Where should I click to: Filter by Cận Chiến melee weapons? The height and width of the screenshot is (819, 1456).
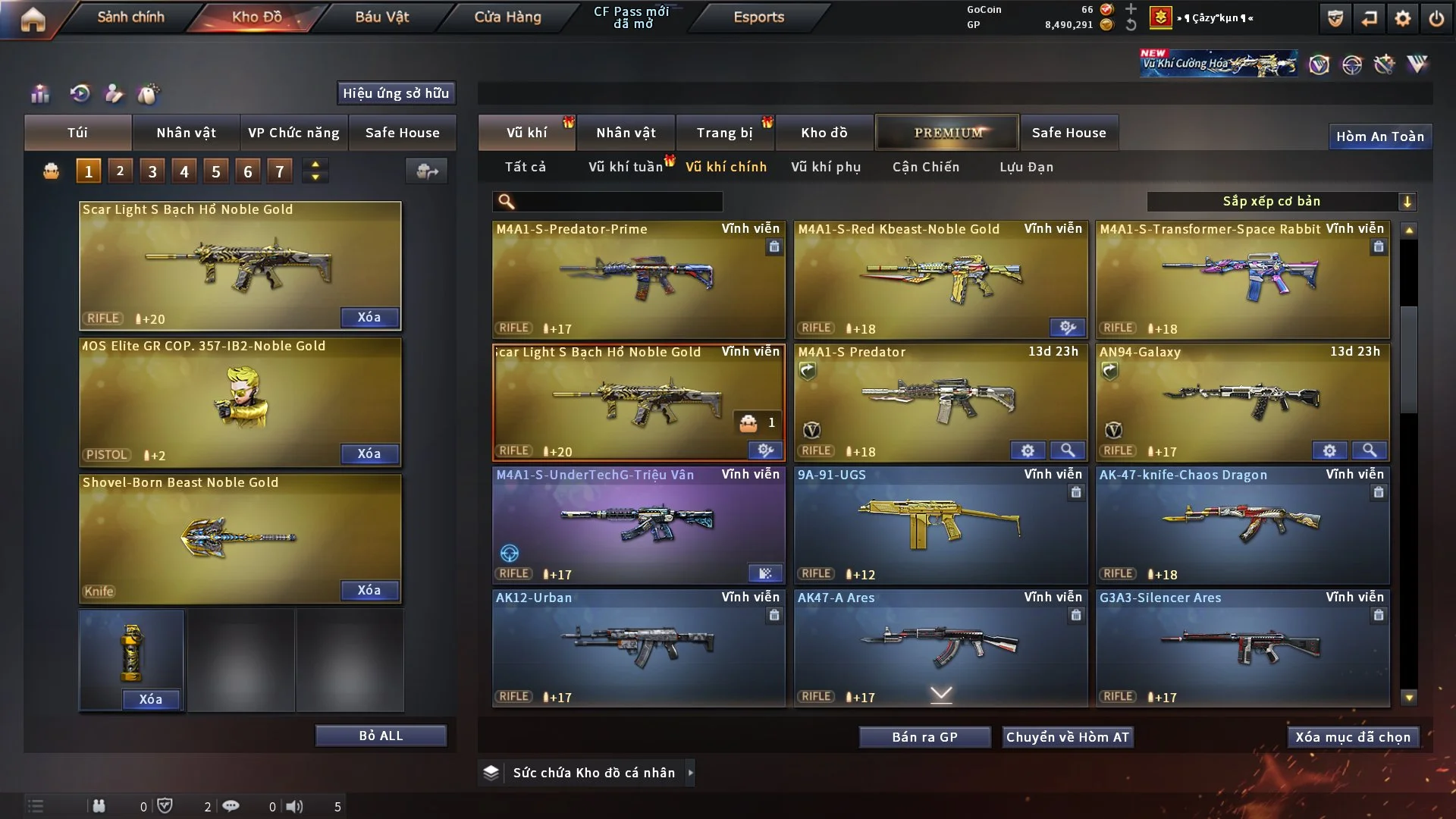(925, 167)
